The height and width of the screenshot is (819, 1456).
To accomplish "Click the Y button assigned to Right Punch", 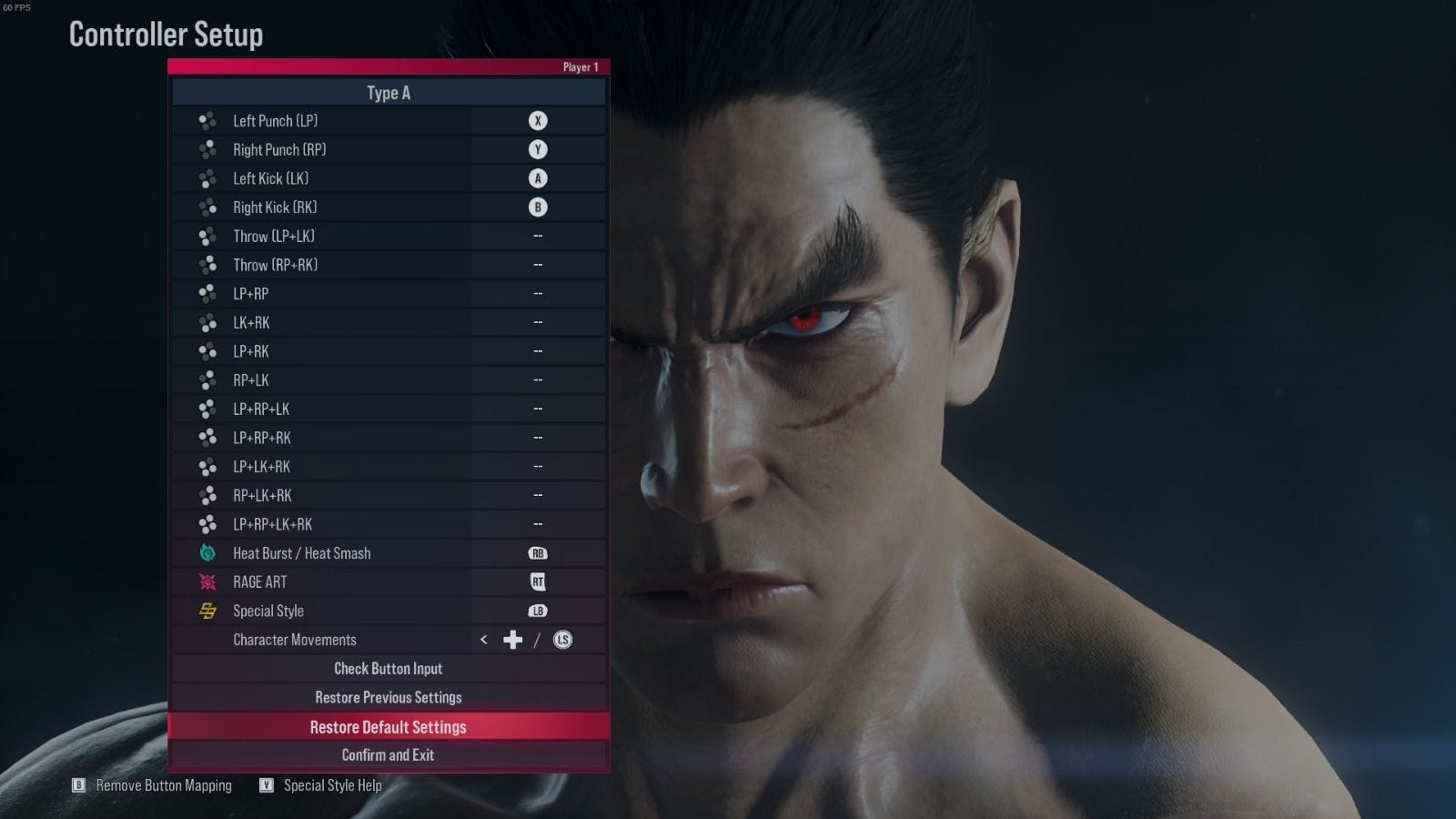I will pos(539,149).
